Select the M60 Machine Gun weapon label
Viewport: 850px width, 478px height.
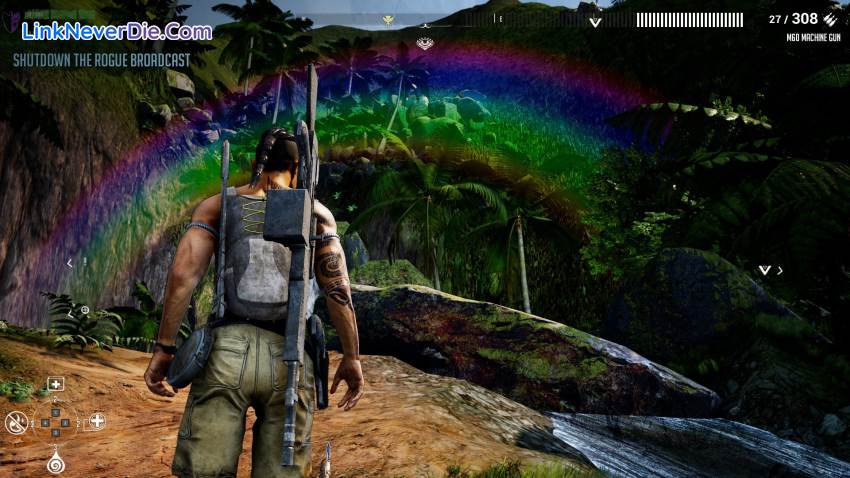[812, 37]
